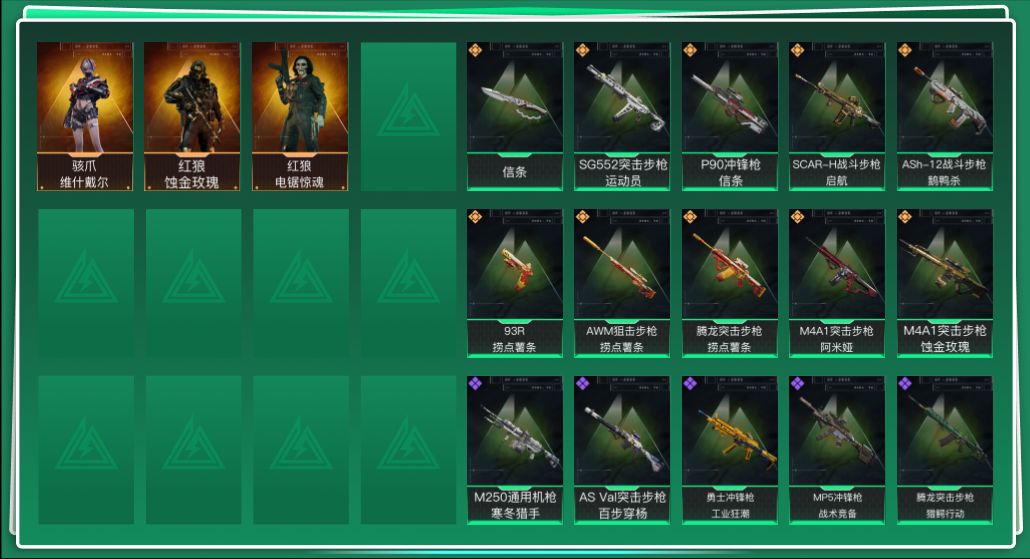
Task: Choose the 红狼 蚀金玫瑰 operator skin
Action: tap(192, 116)
